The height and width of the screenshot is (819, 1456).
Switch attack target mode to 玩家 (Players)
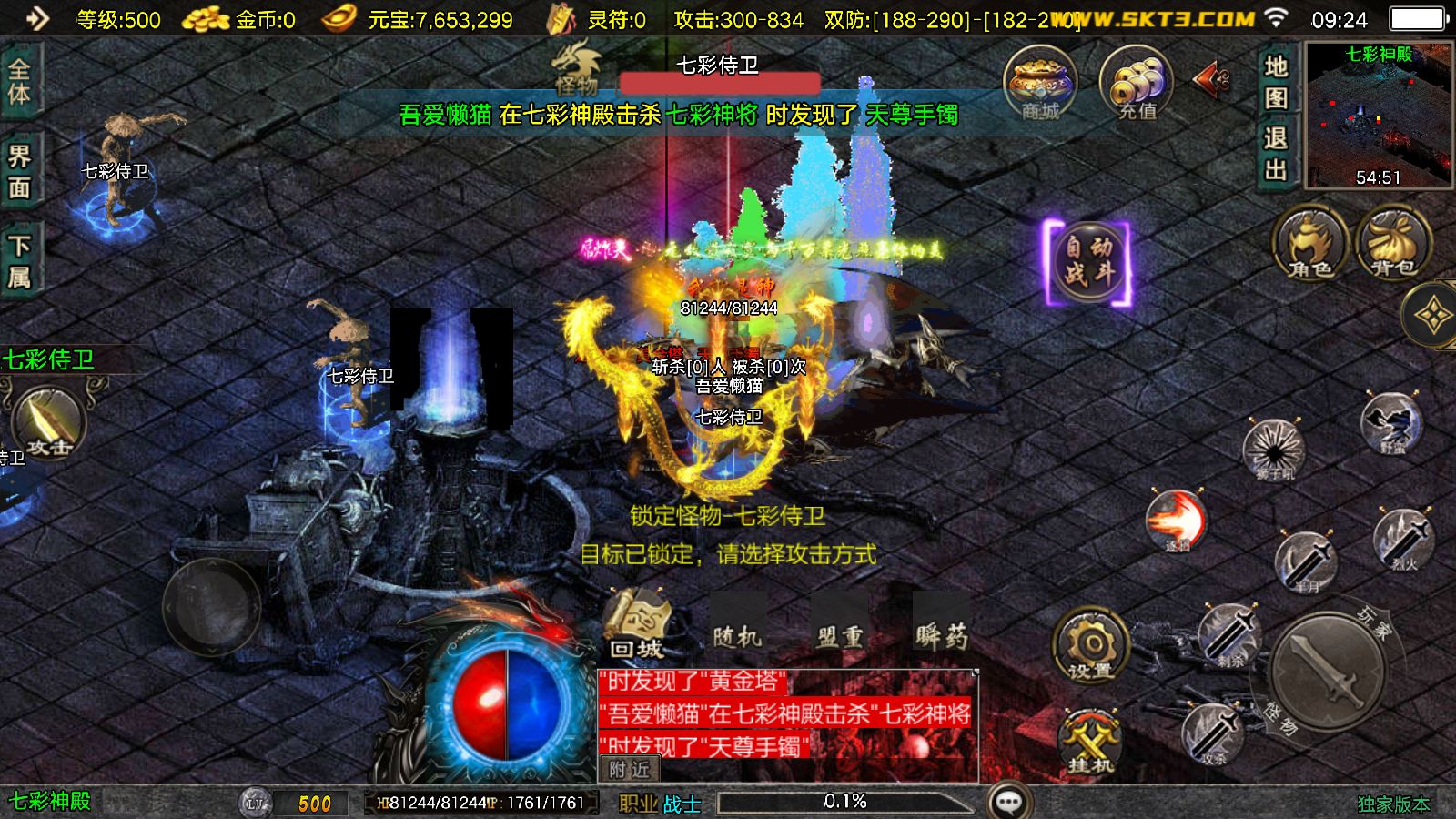tap(1372, 622)
